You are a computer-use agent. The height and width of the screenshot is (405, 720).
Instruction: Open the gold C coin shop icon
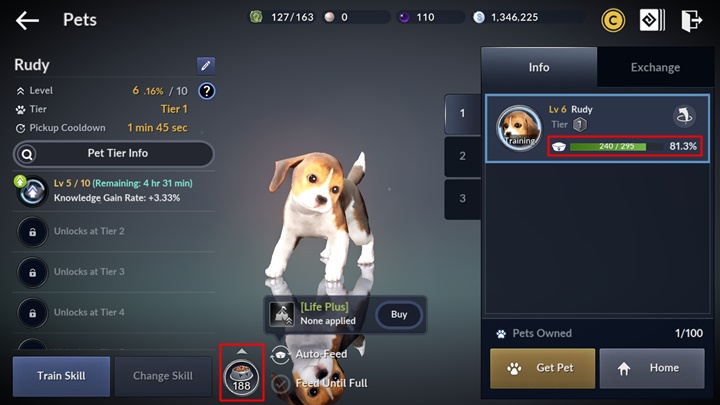[x=613, y=20]
